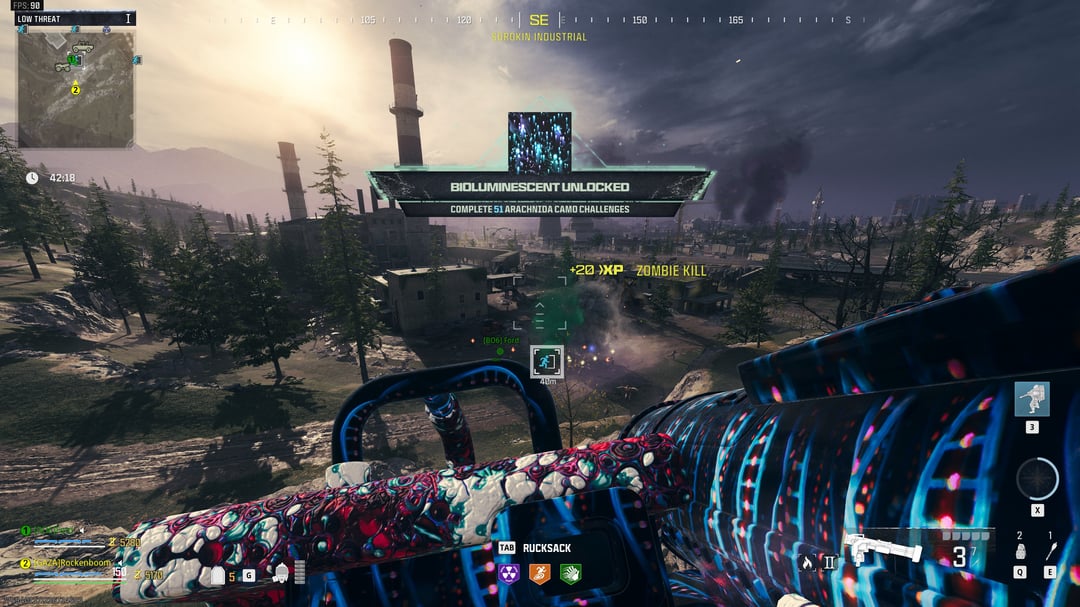Click the yellow player 2 minimap marker
The height and width of the screenshot is (607, 1080).
(75, 90)
